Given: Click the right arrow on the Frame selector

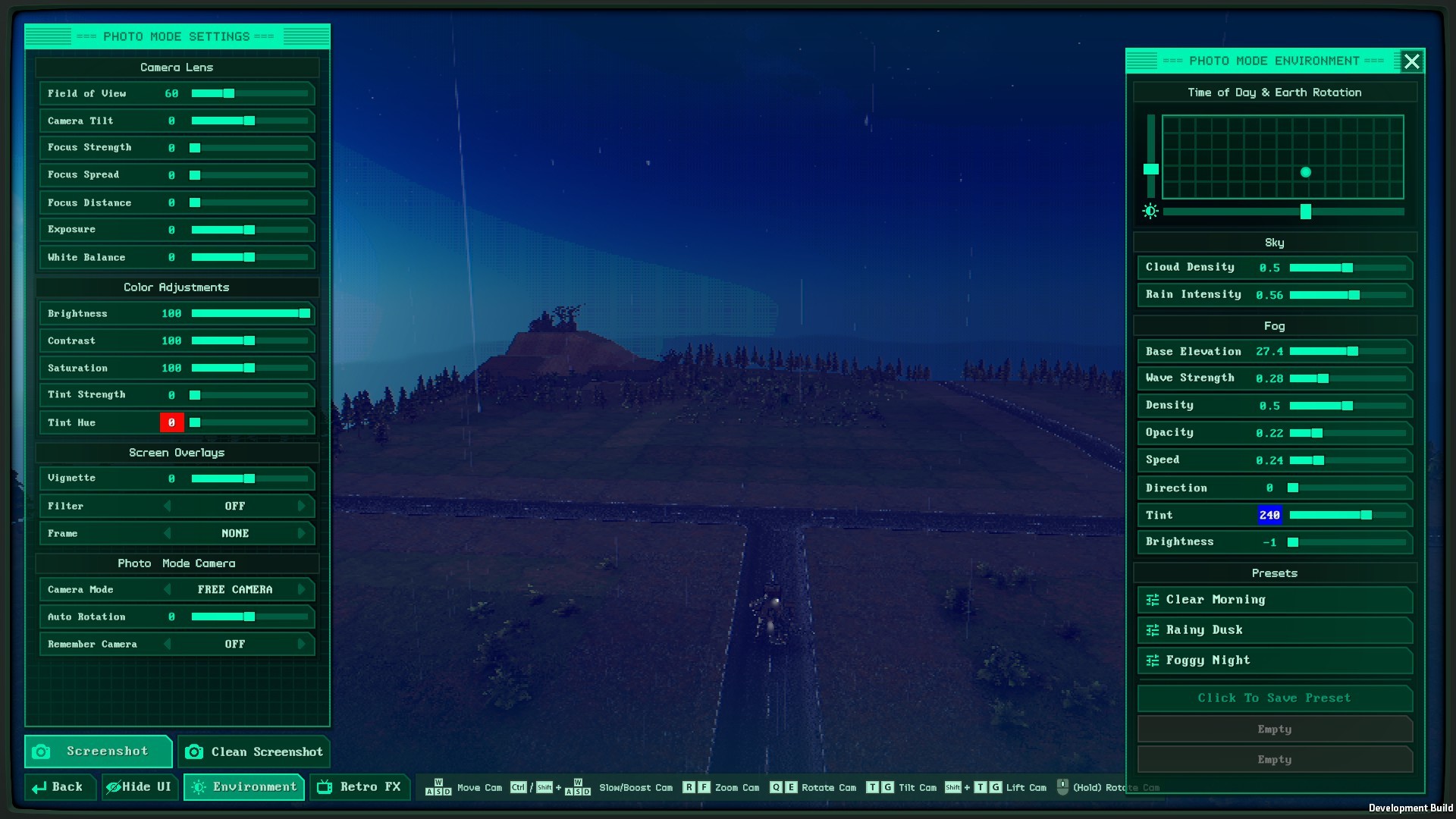Looking at the screenshot, I should point(302,533).
